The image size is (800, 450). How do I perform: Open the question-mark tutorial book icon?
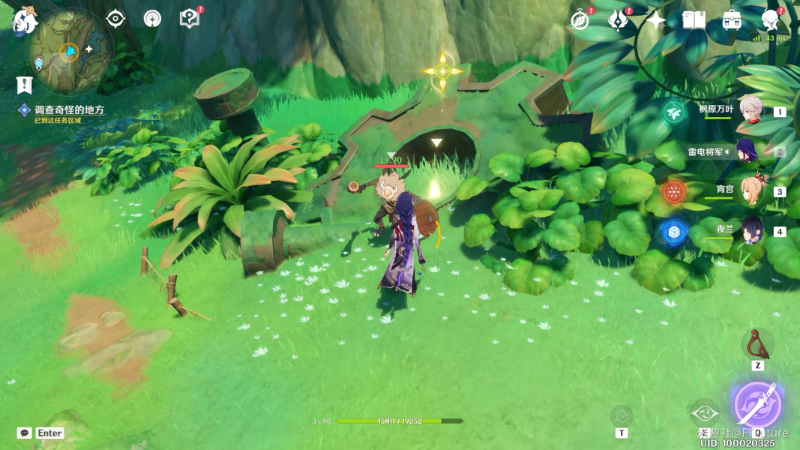pyautogui.click(x=189, y=18)
